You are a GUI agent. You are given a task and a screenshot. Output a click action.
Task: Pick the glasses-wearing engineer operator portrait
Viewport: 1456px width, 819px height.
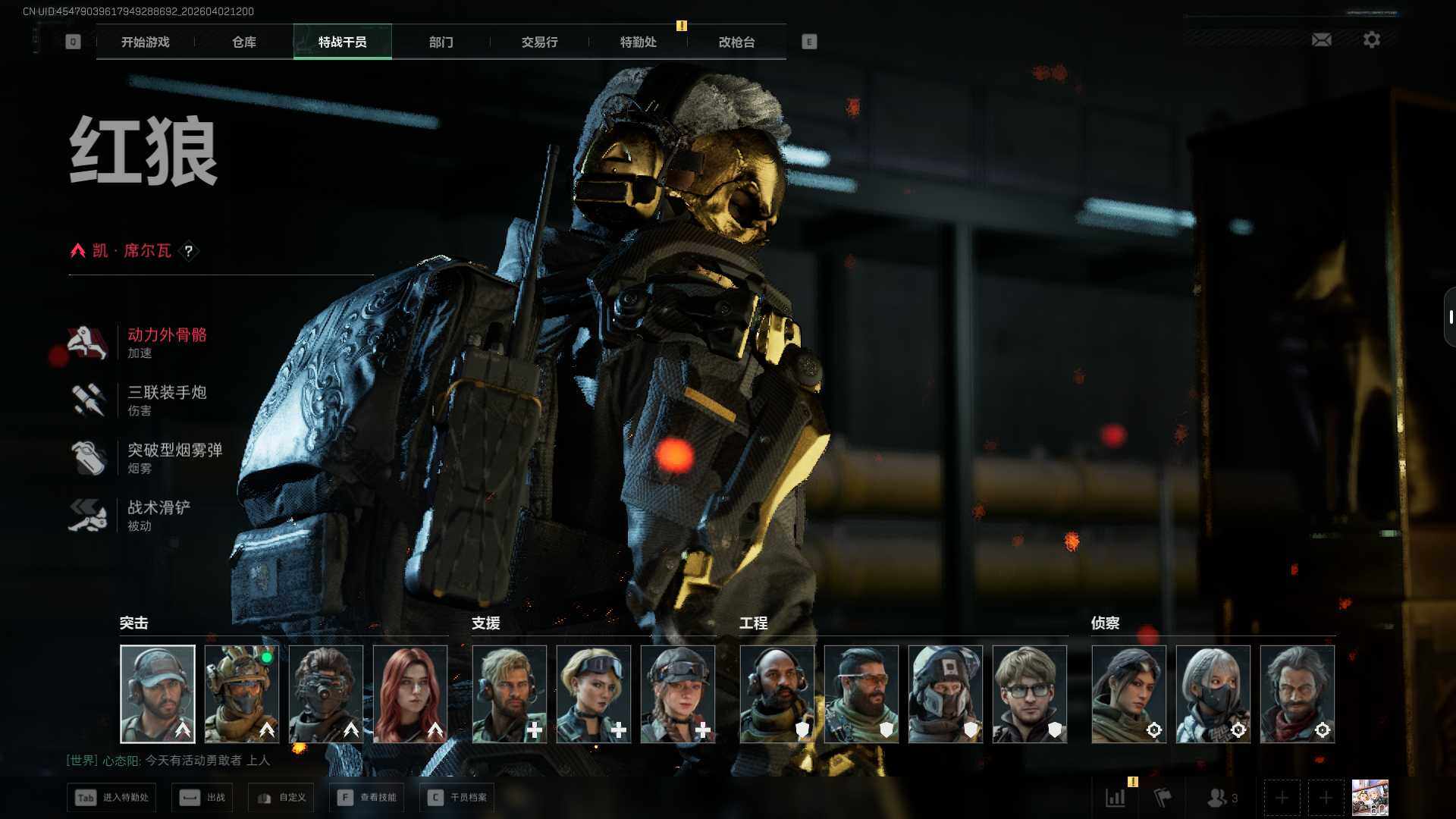tap(1029, 694)
